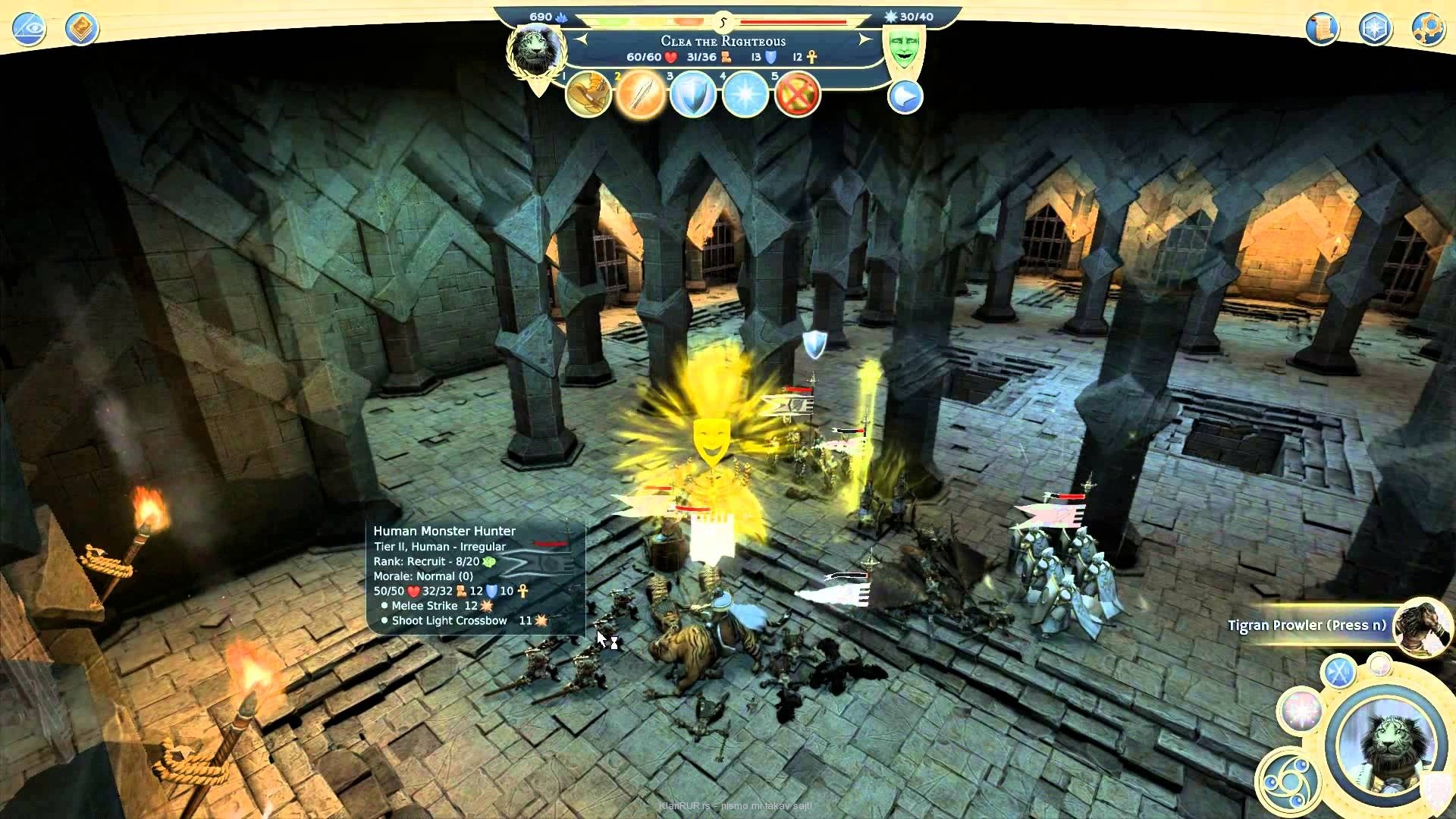Click the green morale mask icon
This screenshot has height=819, width=1456.
(902, 49)
